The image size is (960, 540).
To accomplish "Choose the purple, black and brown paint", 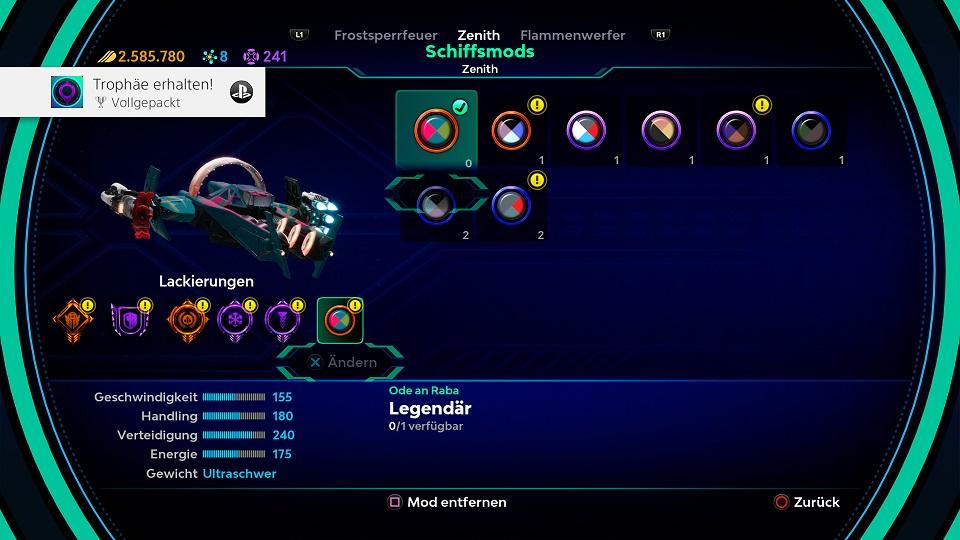I will point(736,130).
